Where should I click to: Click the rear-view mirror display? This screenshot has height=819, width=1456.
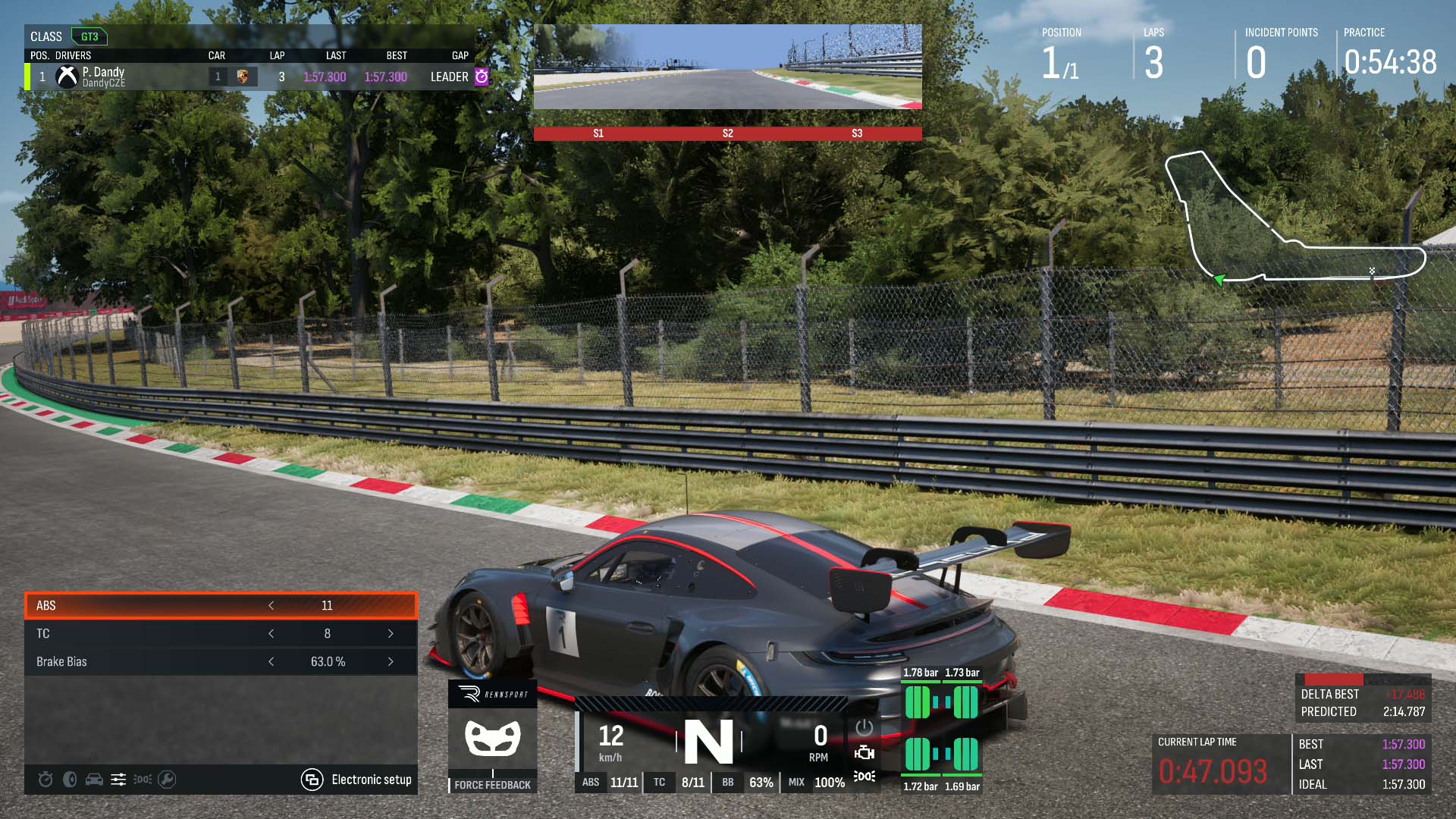tap(727, 67)
